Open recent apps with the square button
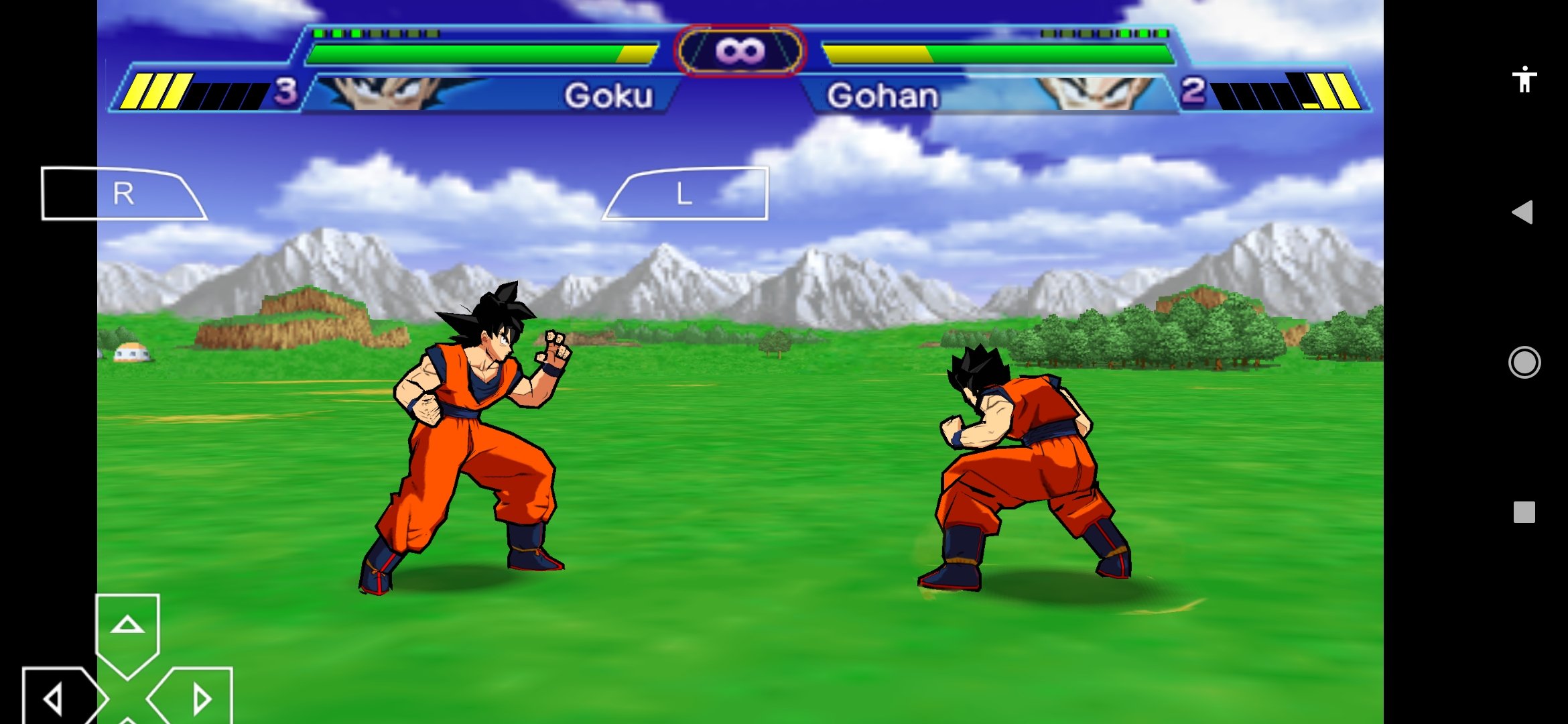 1524,512
